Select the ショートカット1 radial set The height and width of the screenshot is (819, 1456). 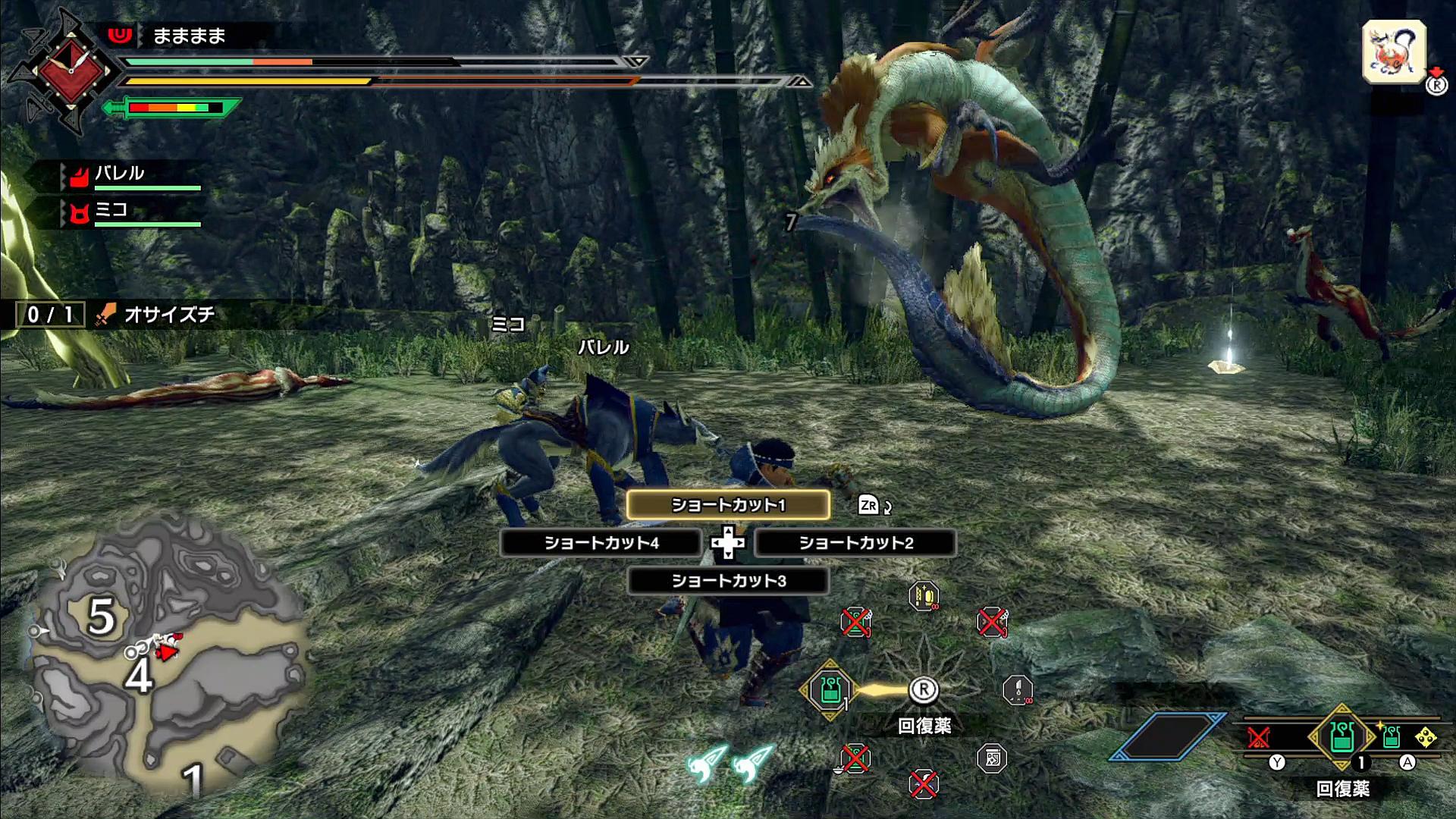click(728, 505)
